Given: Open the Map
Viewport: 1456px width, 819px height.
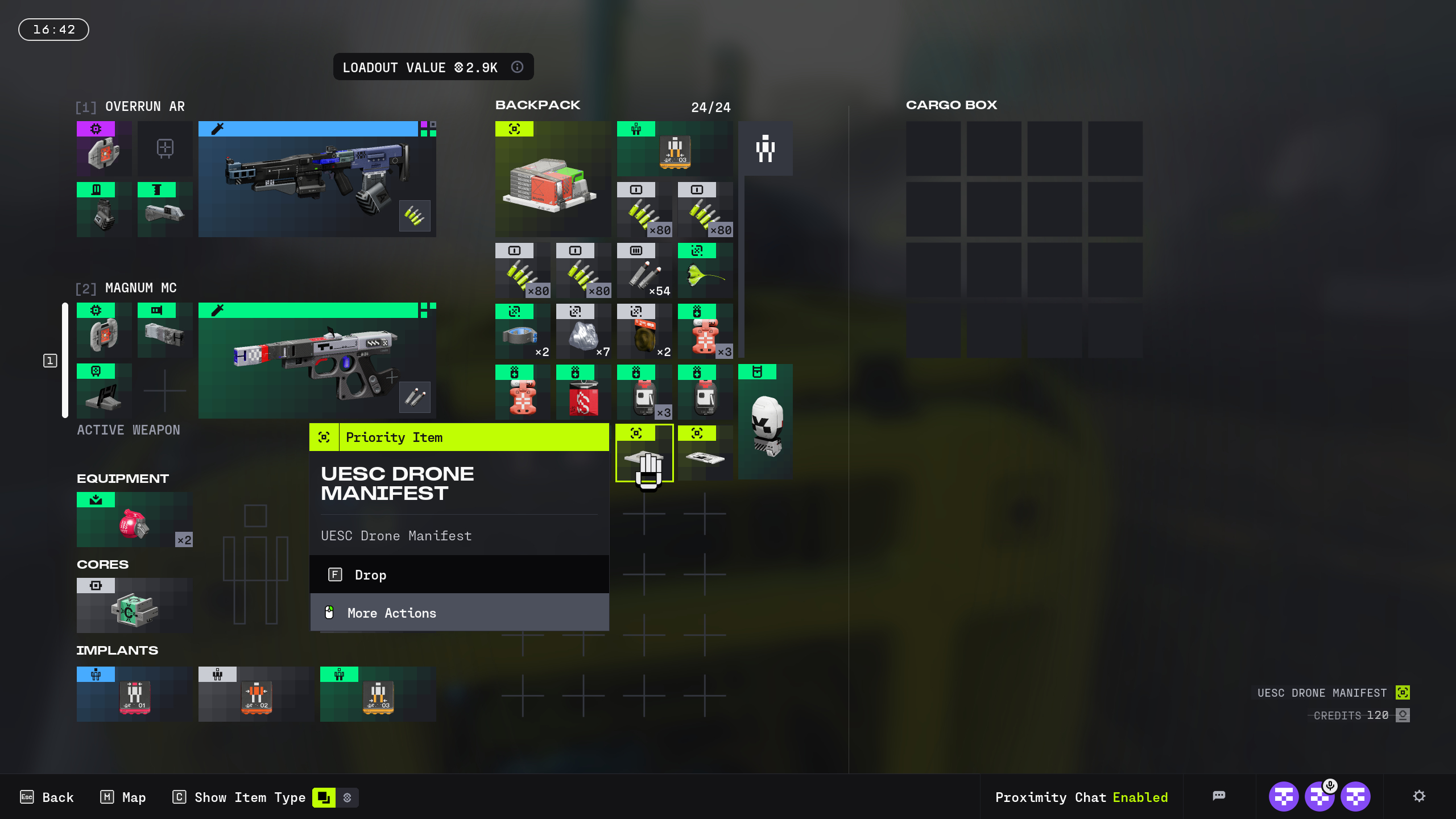Looking at the screenshot, I should [x=122, y=797].
